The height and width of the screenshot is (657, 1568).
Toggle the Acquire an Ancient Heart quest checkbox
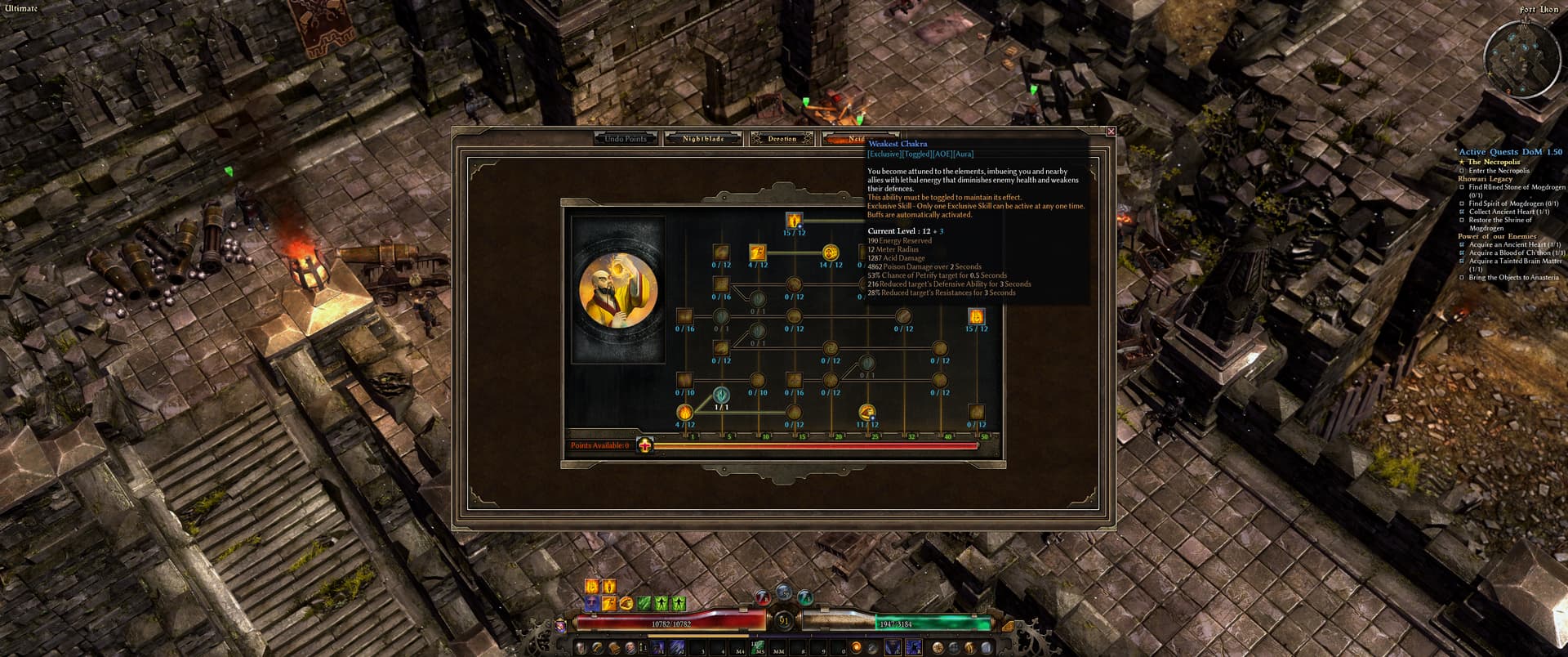tap(1462, 244)
